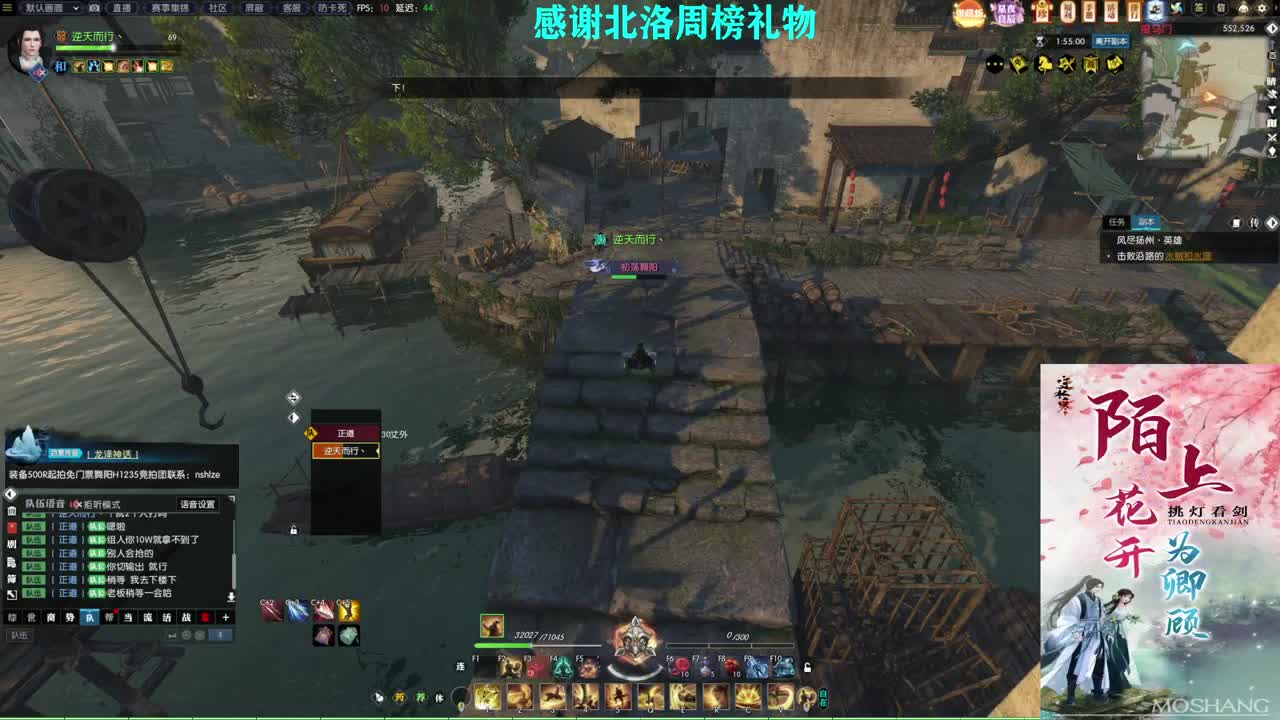Open 语音设置 voice settings

199,503
